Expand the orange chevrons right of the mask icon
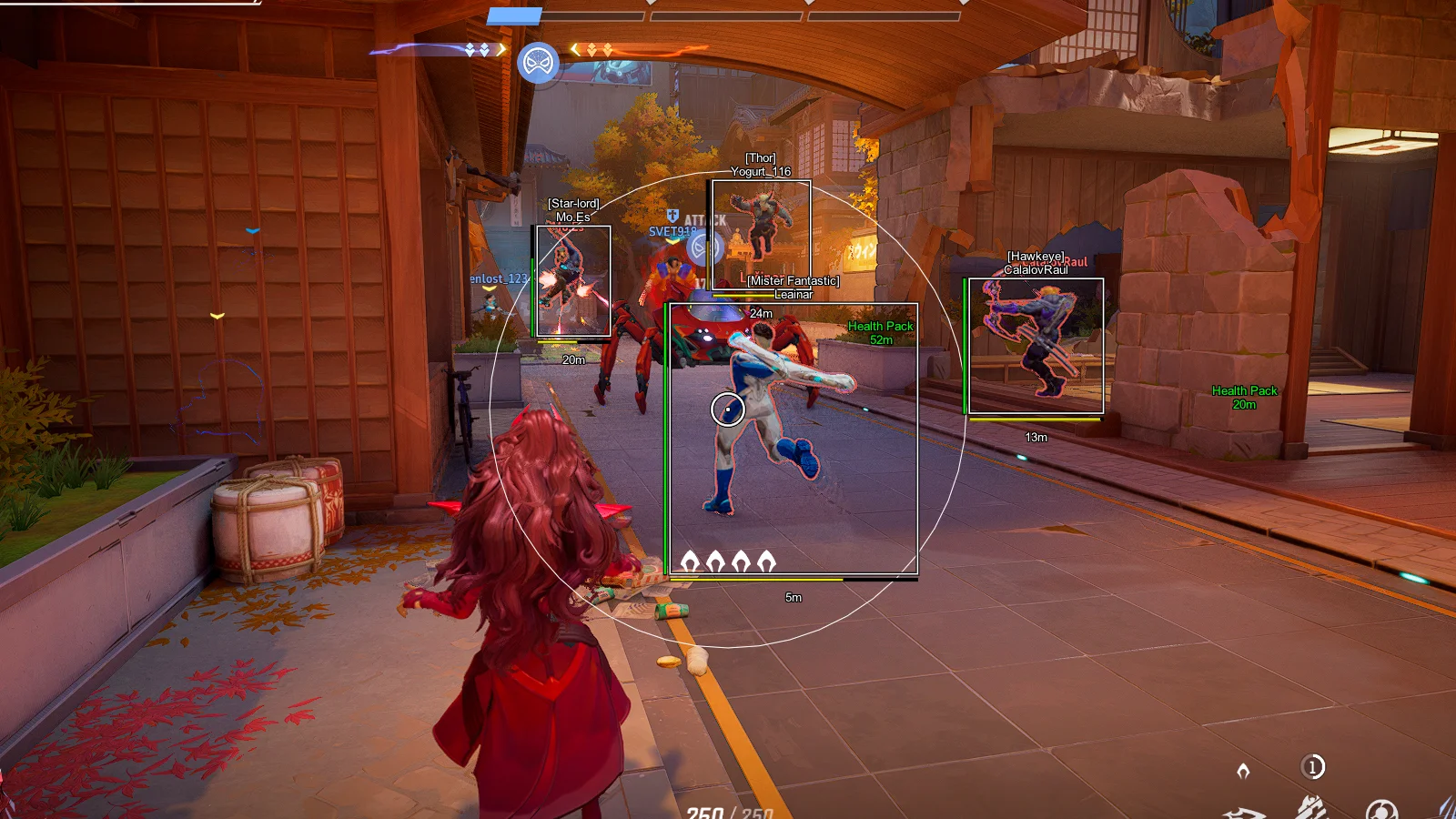This screenshot has height=819, width=1456. (600, 49)
